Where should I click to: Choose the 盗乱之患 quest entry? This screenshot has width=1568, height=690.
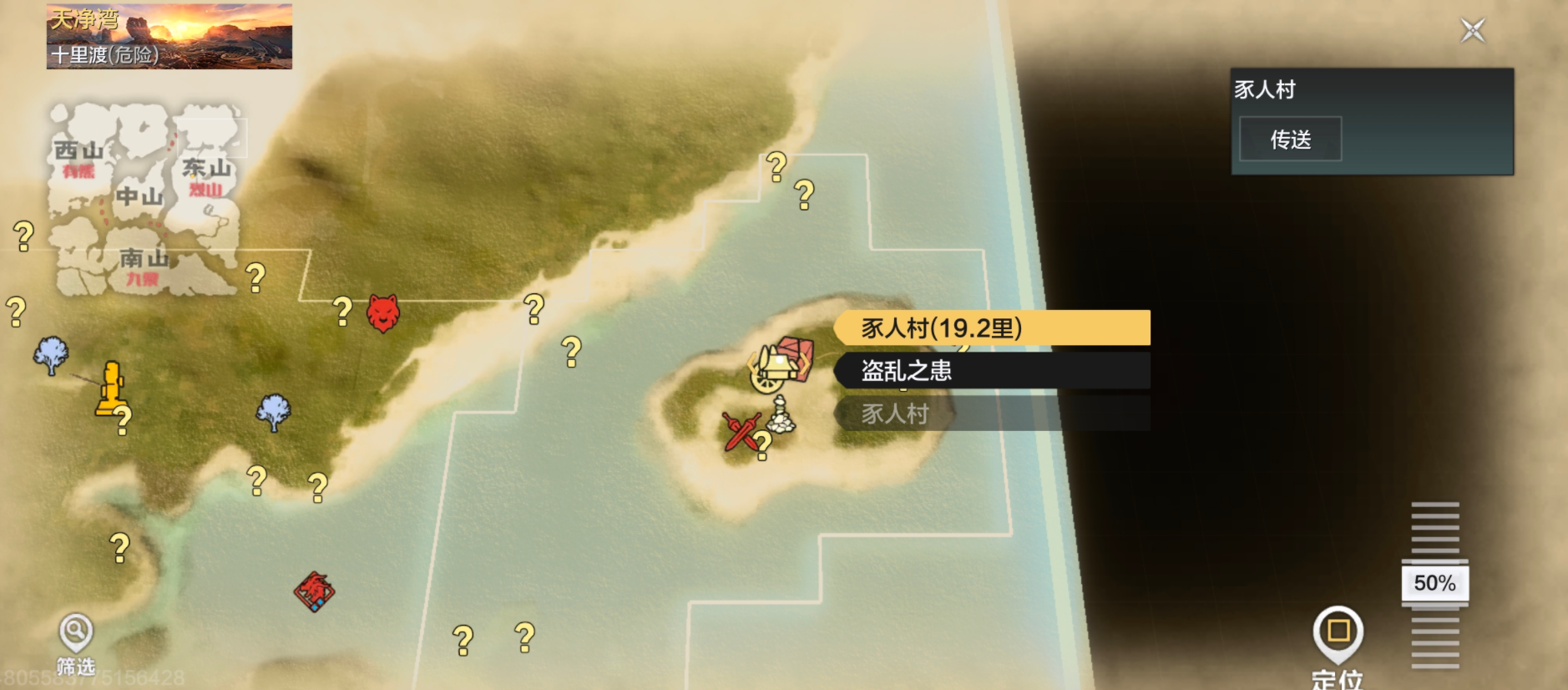point(992,371)
